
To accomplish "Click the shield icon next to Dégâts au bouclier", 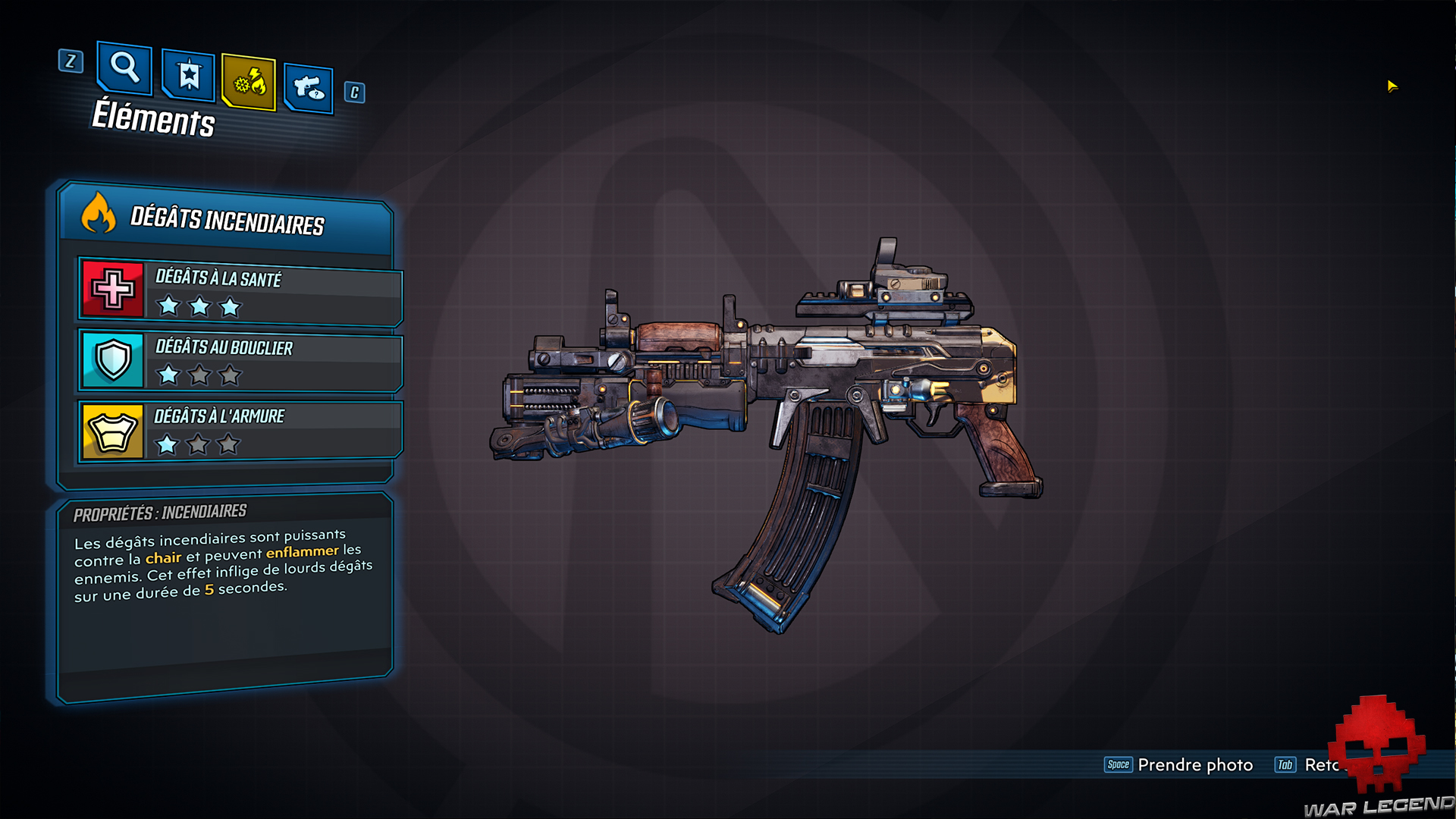I will click(112, 361).
